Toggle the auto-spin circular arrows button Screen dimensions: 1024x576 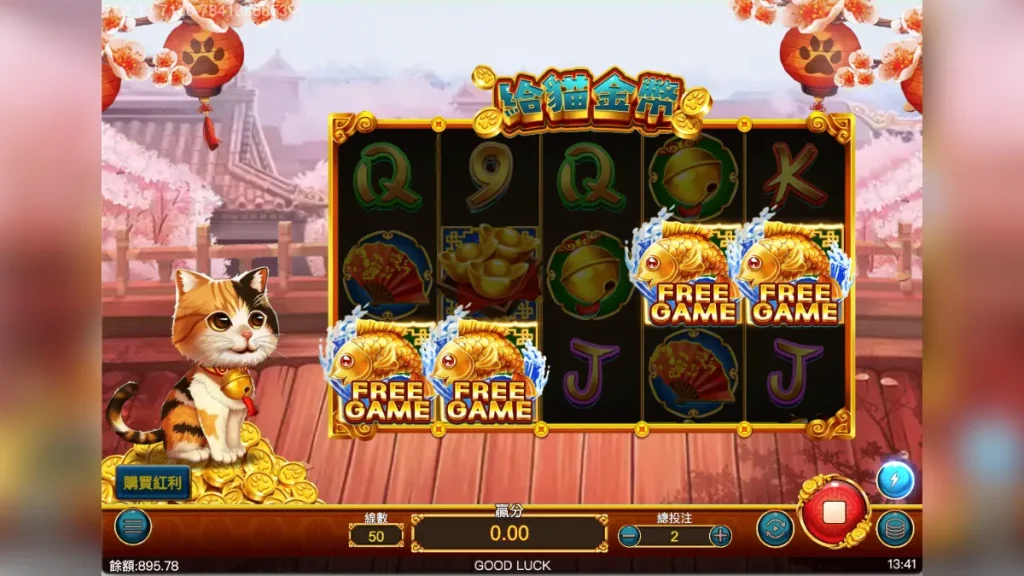(775, 528)
